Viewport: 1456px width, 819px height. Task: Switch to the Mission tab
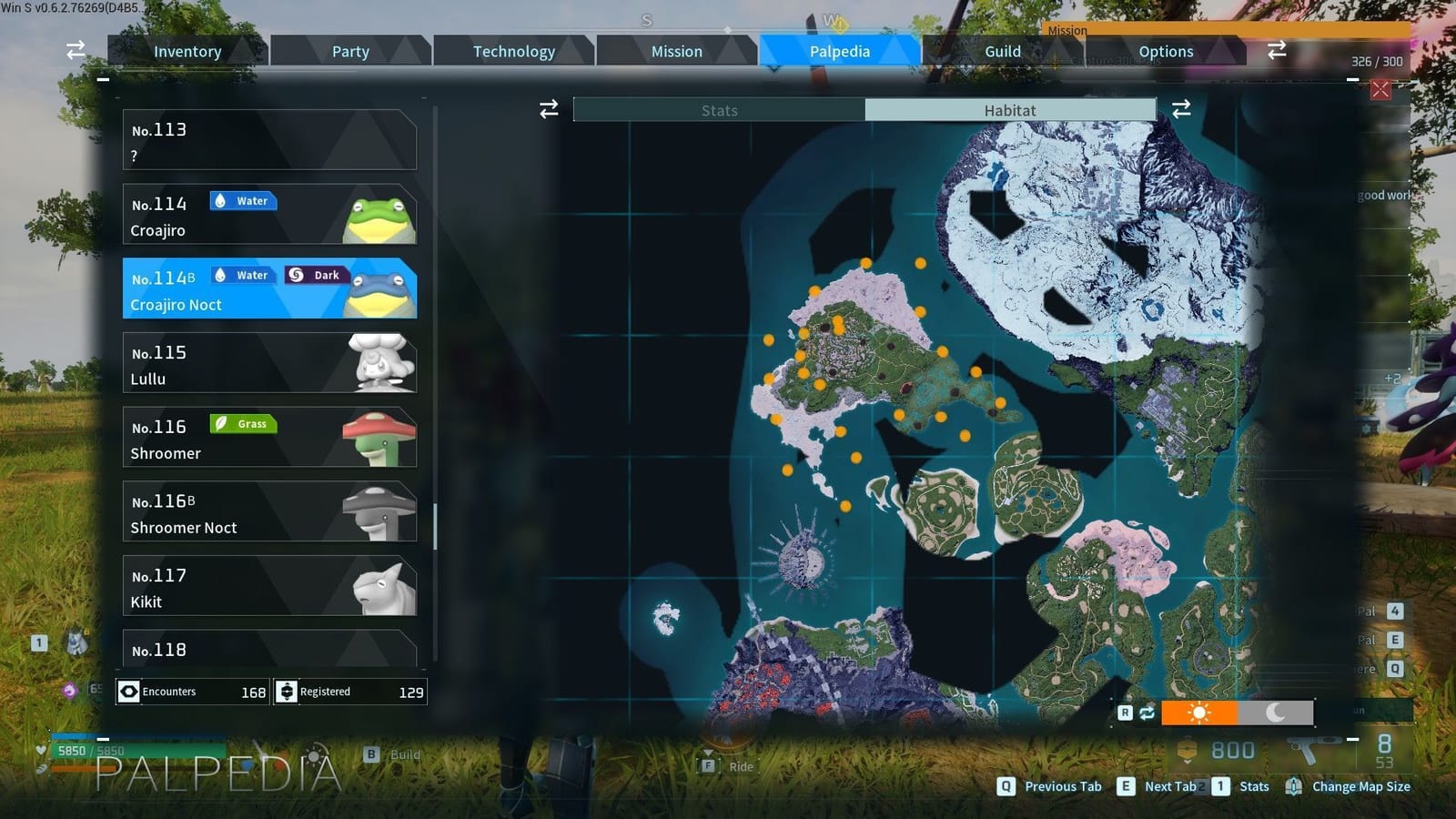[x=676, y=51]
